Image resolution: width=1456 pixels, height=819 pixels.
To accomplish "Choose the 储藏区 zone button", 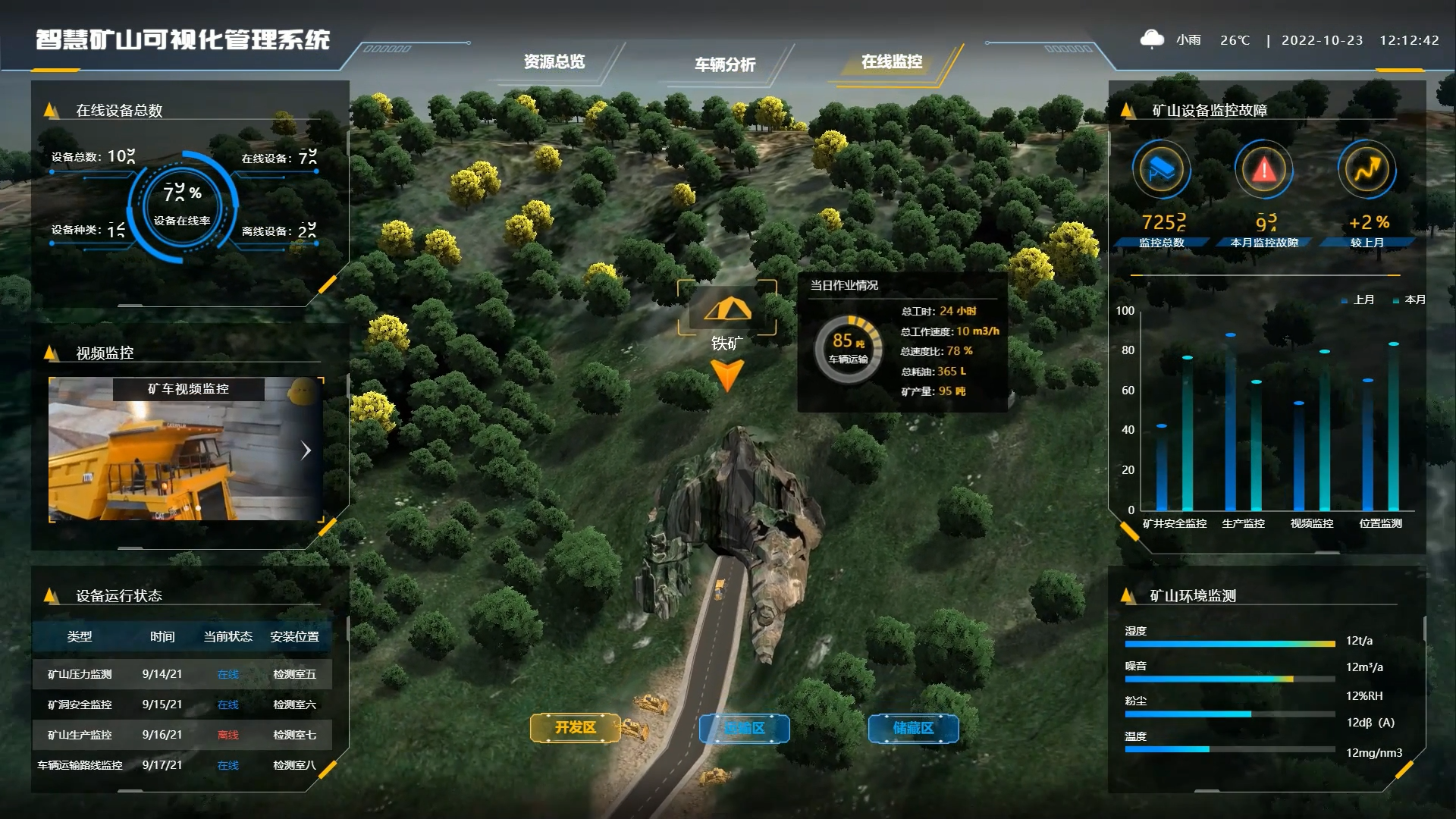I will tap(913, 729).
